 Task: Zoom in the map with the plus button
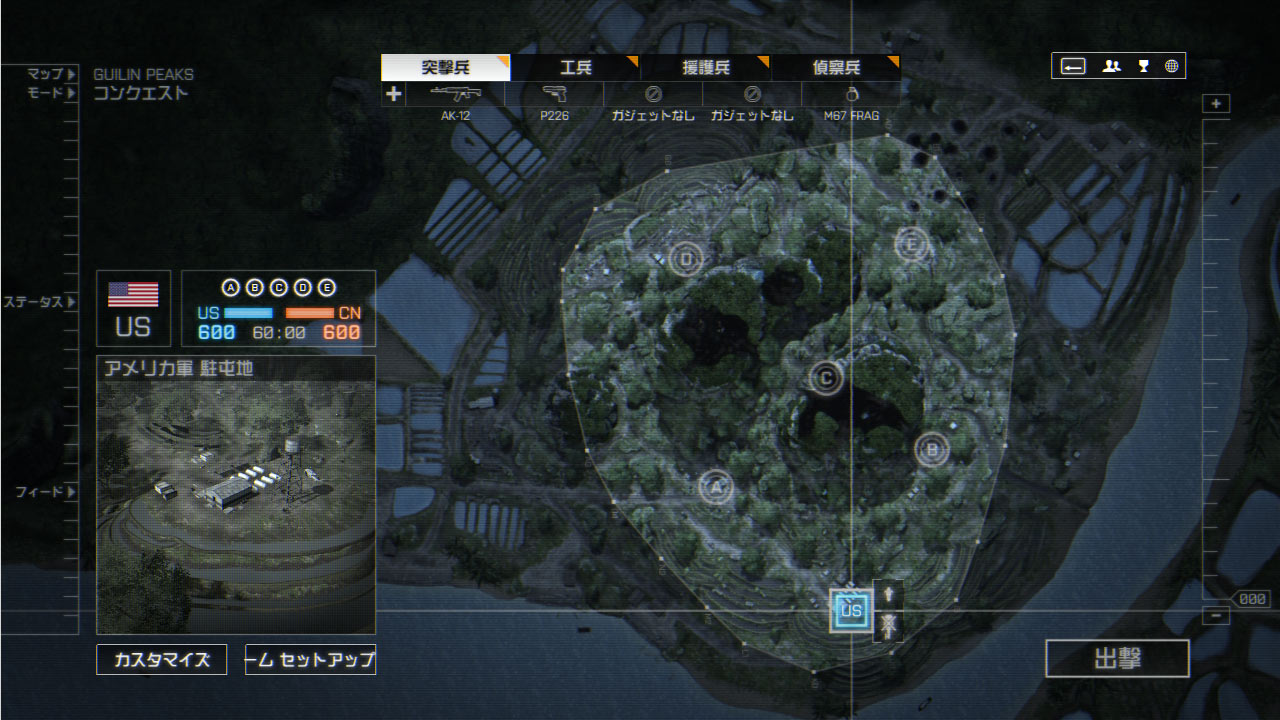pos(1216,104)
